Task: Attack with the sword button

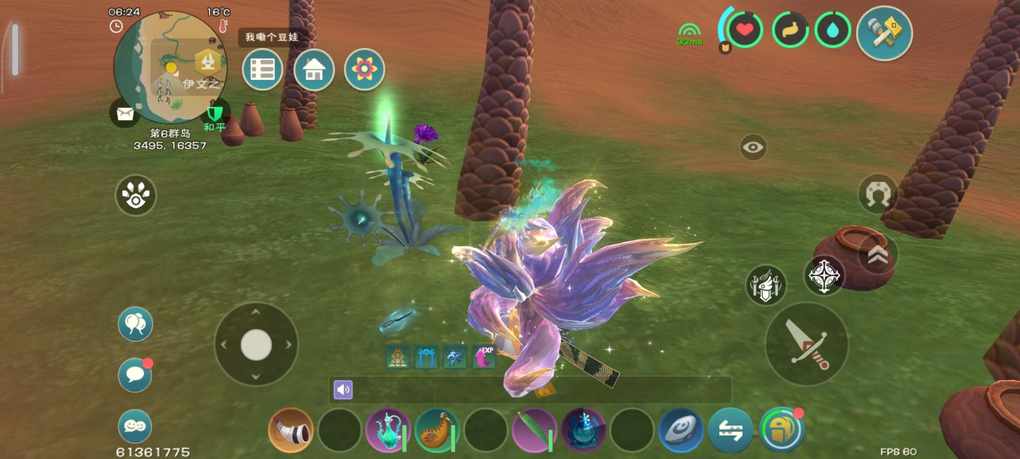Action: click(x=806, y=344)
